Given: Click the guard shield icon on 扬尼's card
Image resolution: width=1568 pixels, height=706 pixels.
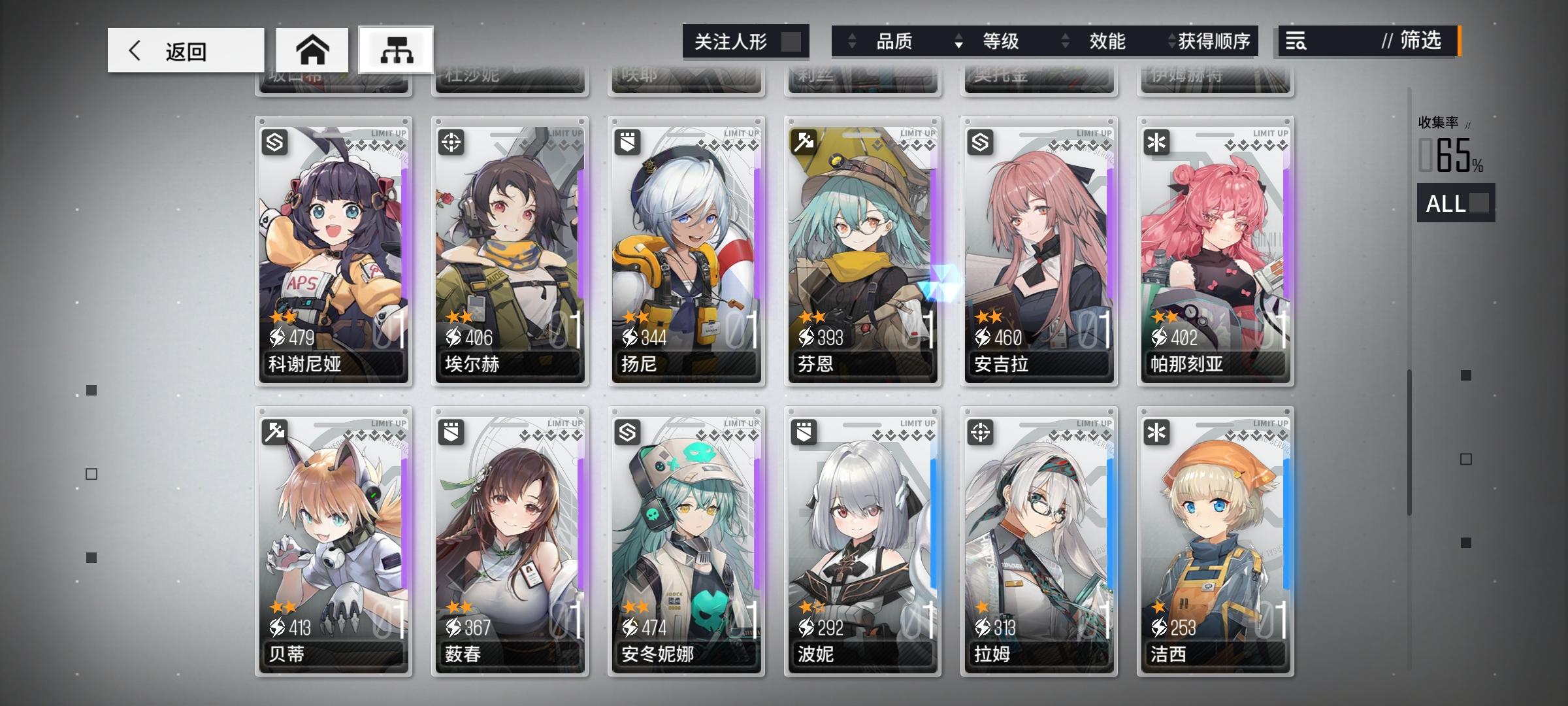Looking at the screenshot, I should tap(629, 141).
